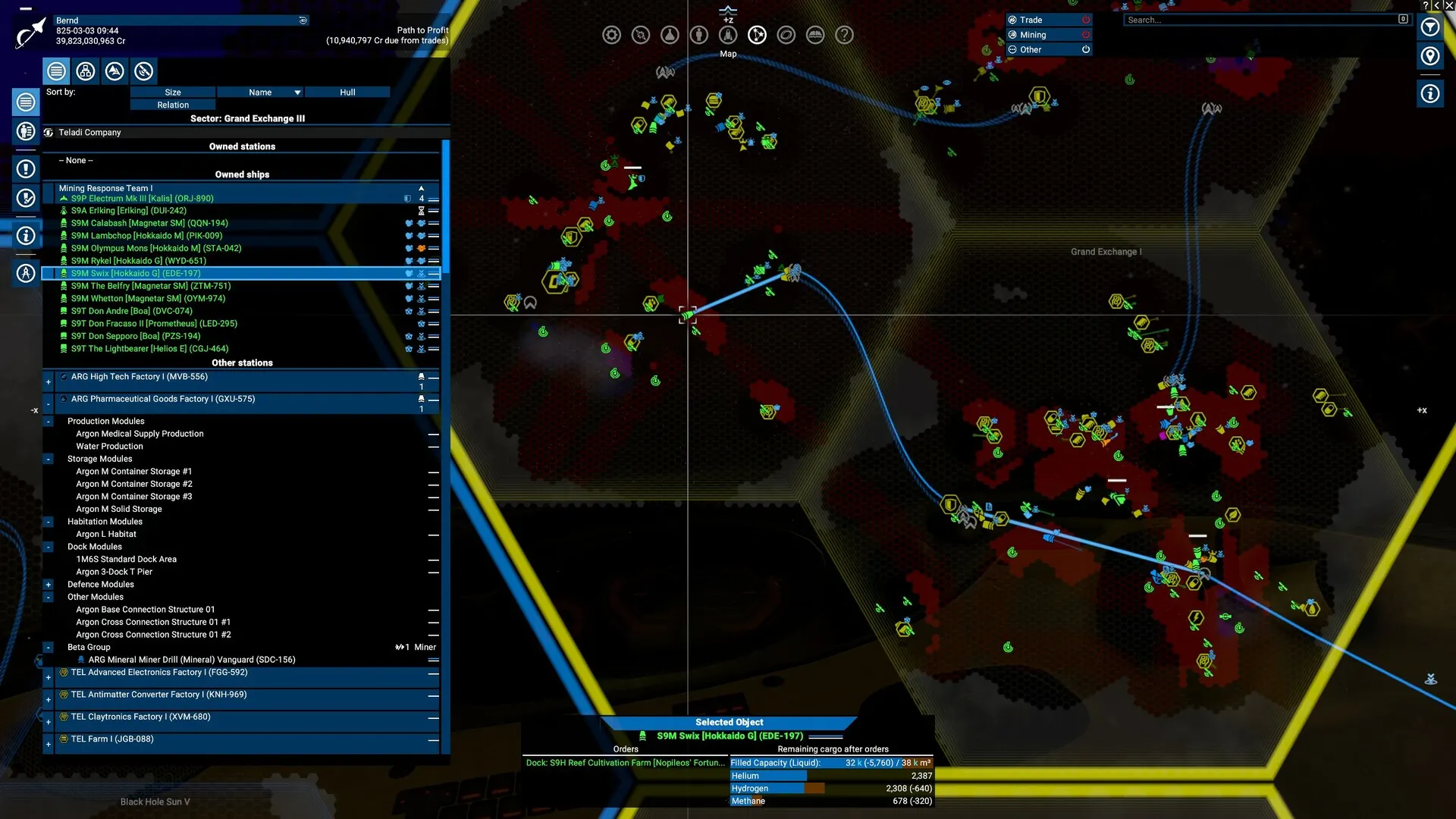The image size is (1456, 819).
Task: Switch to the hierarchy view tab in object list
Action: point(85,71)
